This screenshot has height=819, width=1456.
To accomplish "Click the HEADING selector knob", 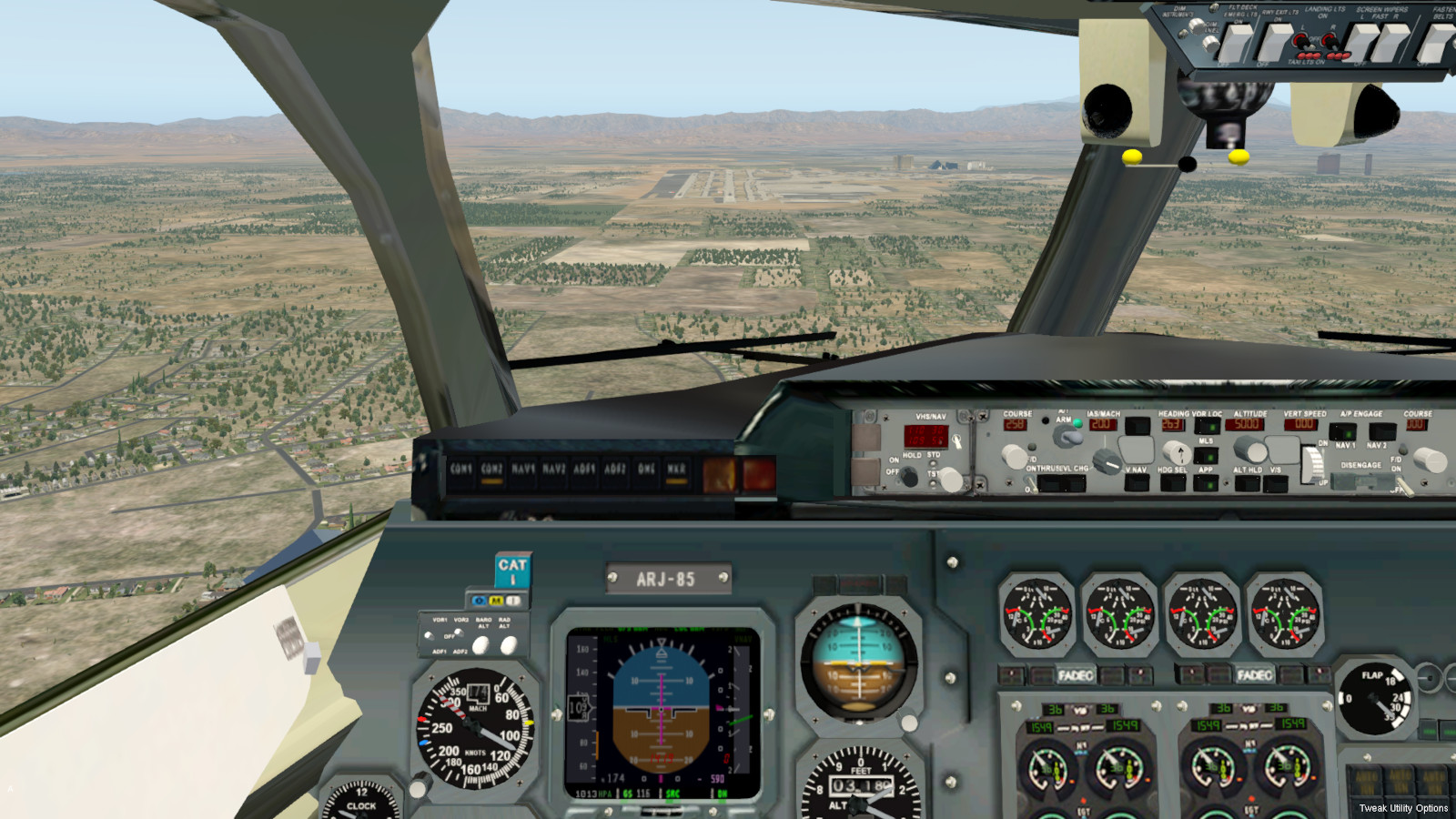I will click(x=1178, y=451).
